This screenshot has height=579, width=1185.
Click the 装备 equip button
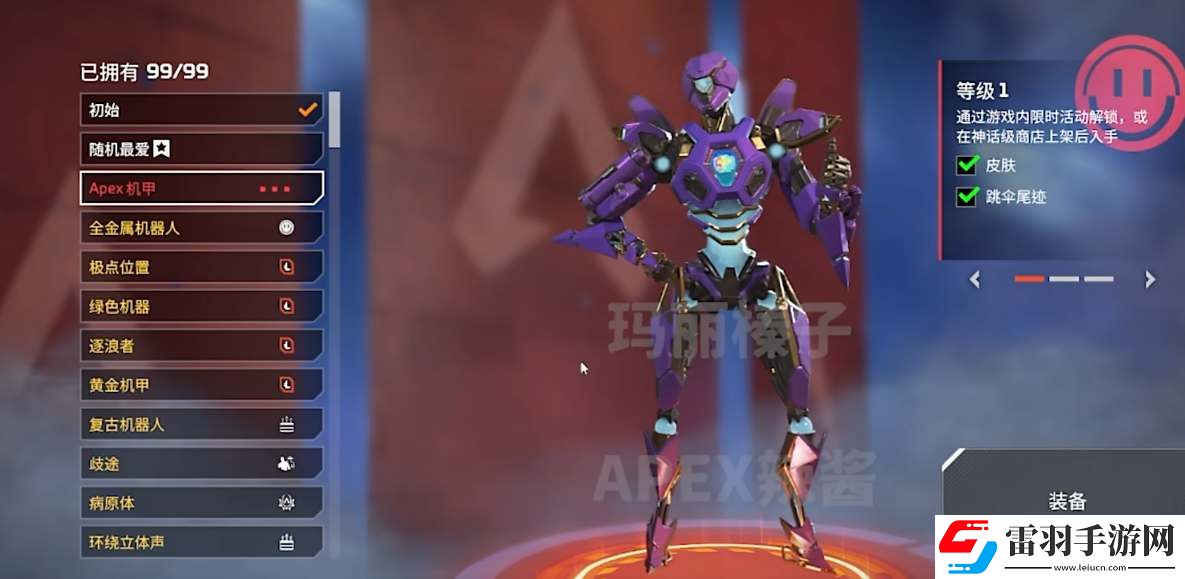[x=1066, y=501]
